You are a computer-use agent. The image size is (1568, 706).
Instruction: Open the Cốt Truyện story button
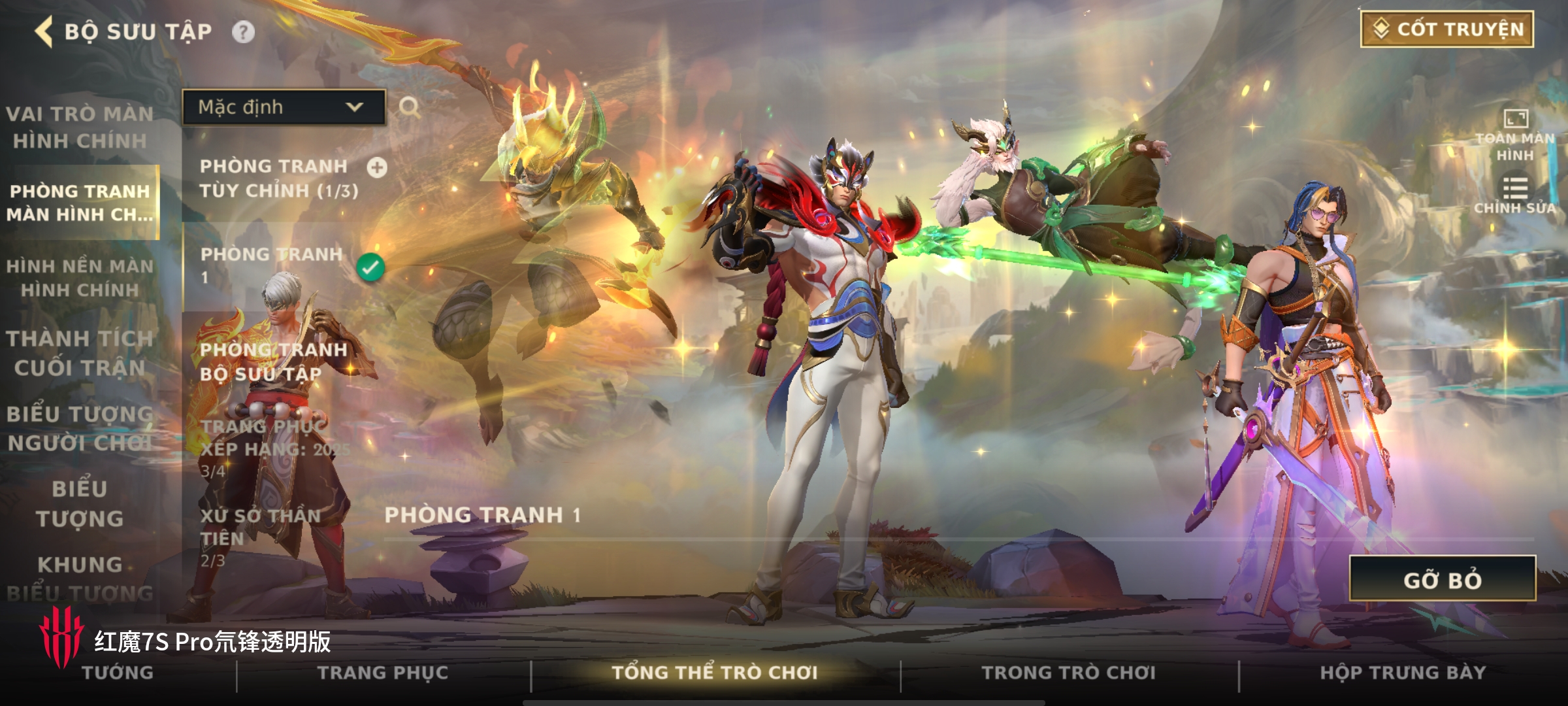click(x=1446, y=29)
